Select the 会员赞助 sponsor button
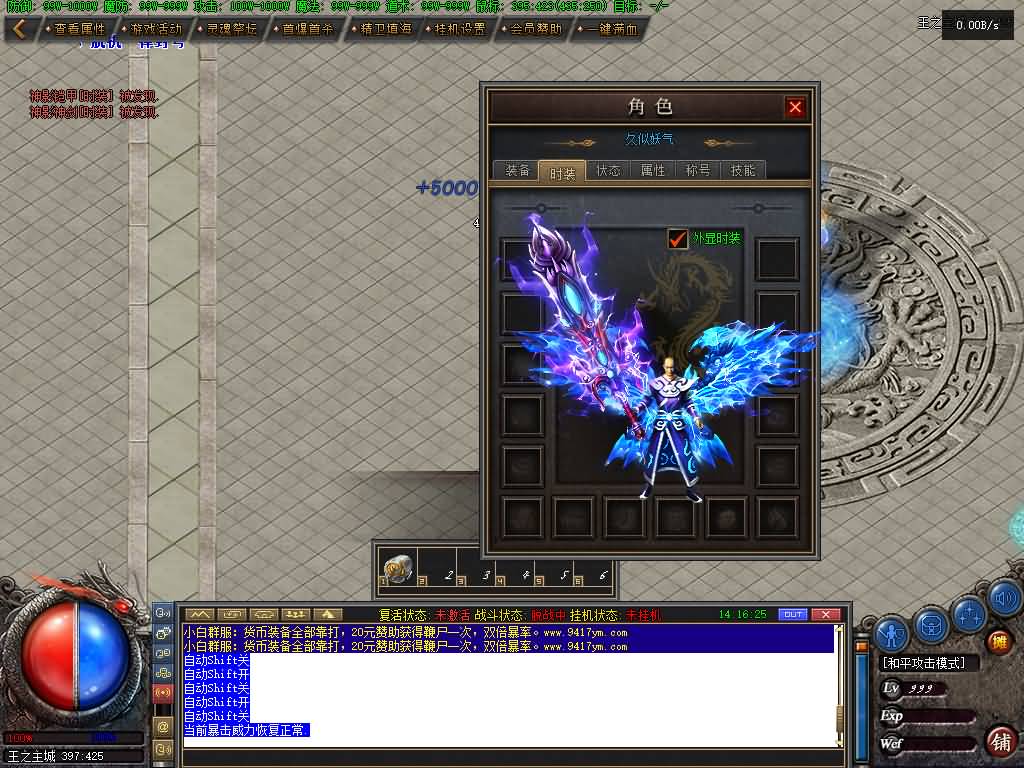The height and width of the screenshot is (768, 1024). tap(533, 29)
